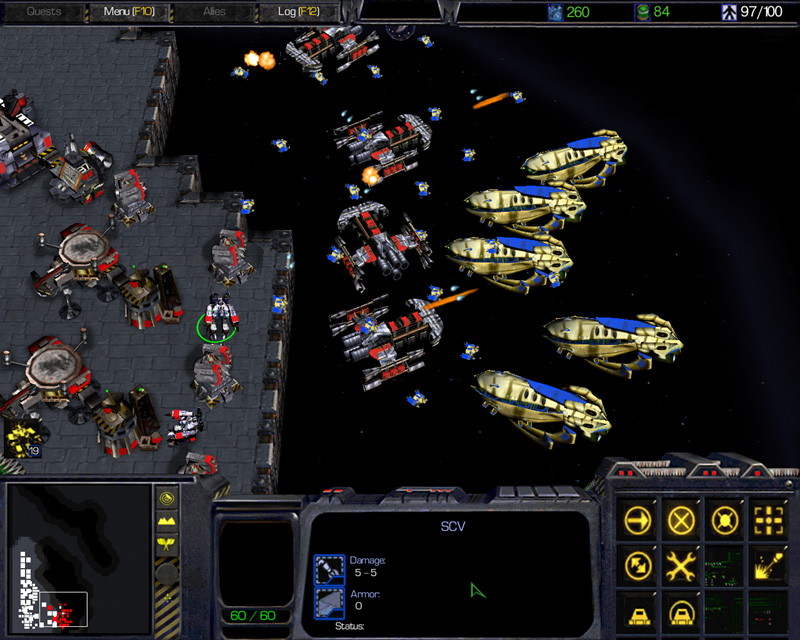
Task: Open the advanced build structure menu
Action: (x=681, y=609)
